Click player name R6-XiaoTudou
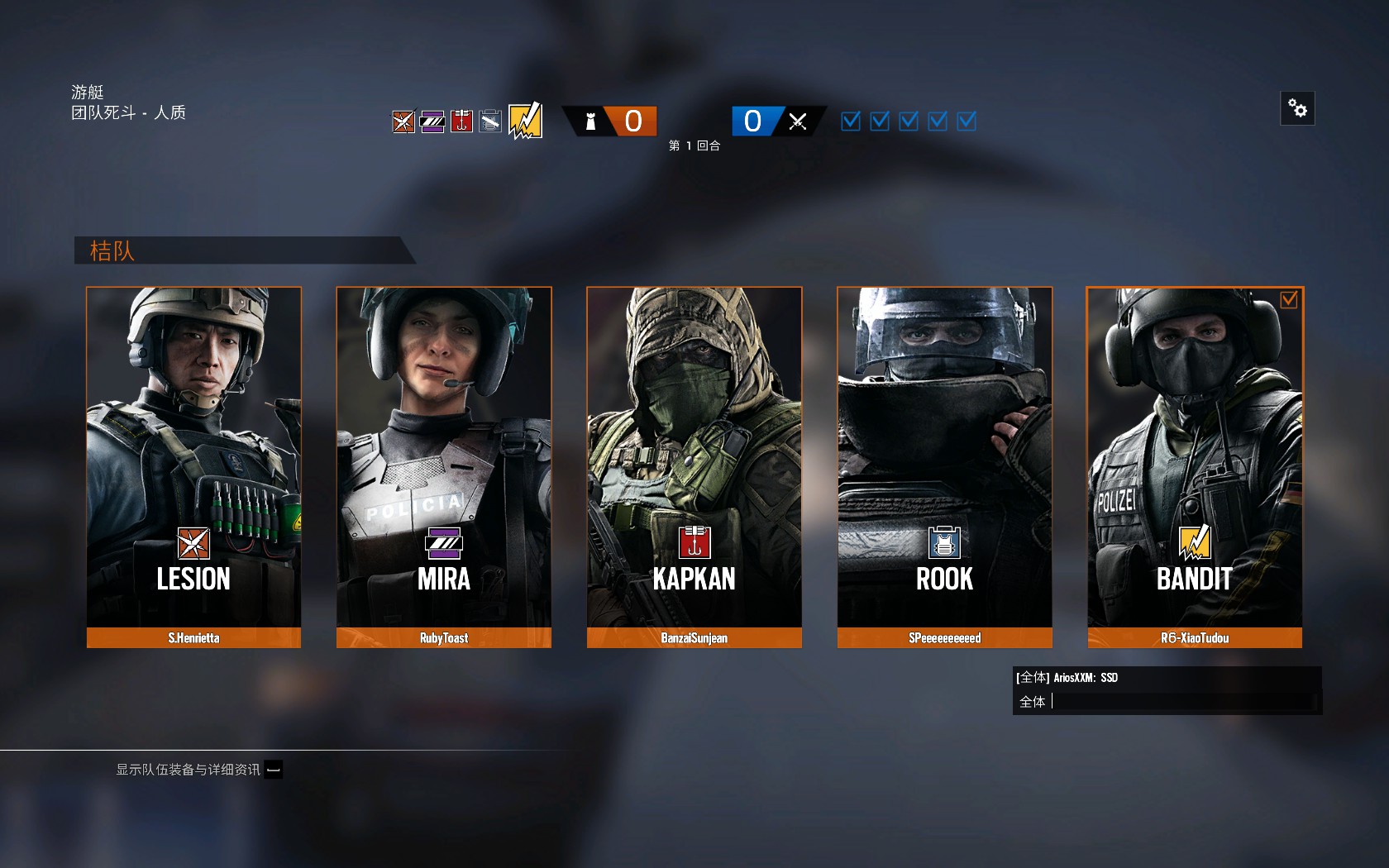The width and height of the screenshot is (1389, 868). click(x=1194, y=638)
